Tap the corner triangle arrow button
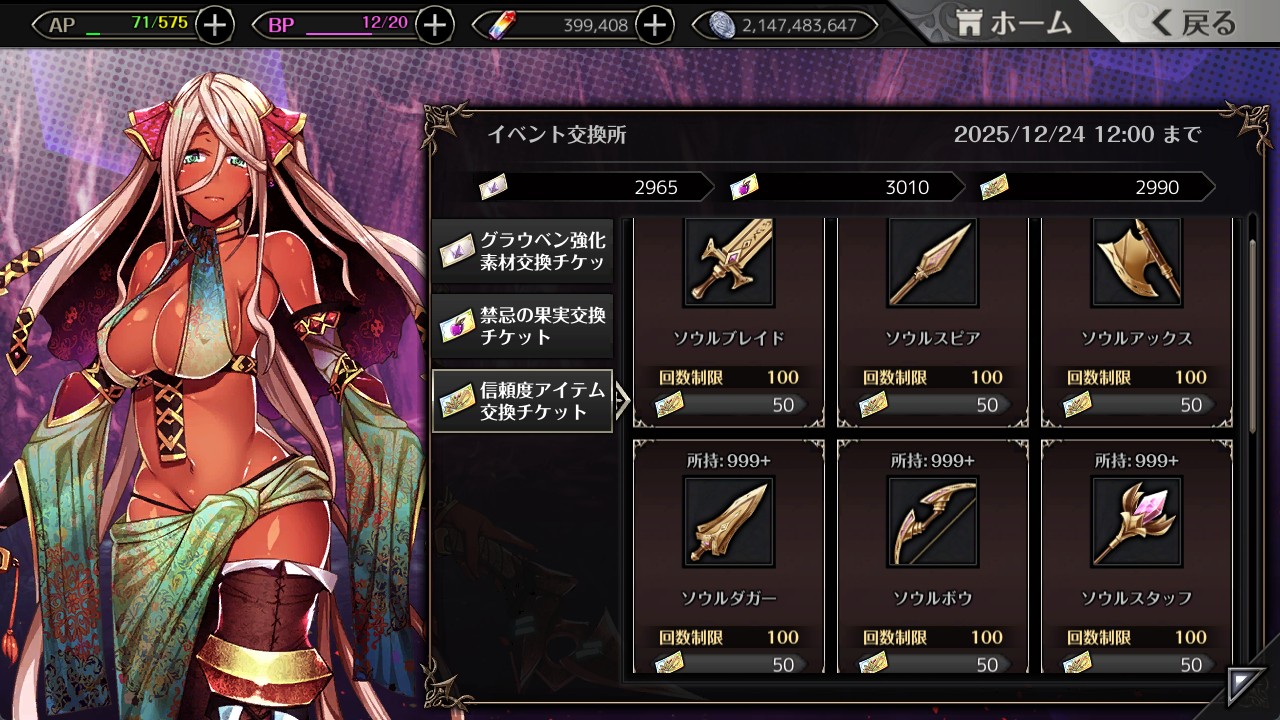 [x=1247, y=684]
